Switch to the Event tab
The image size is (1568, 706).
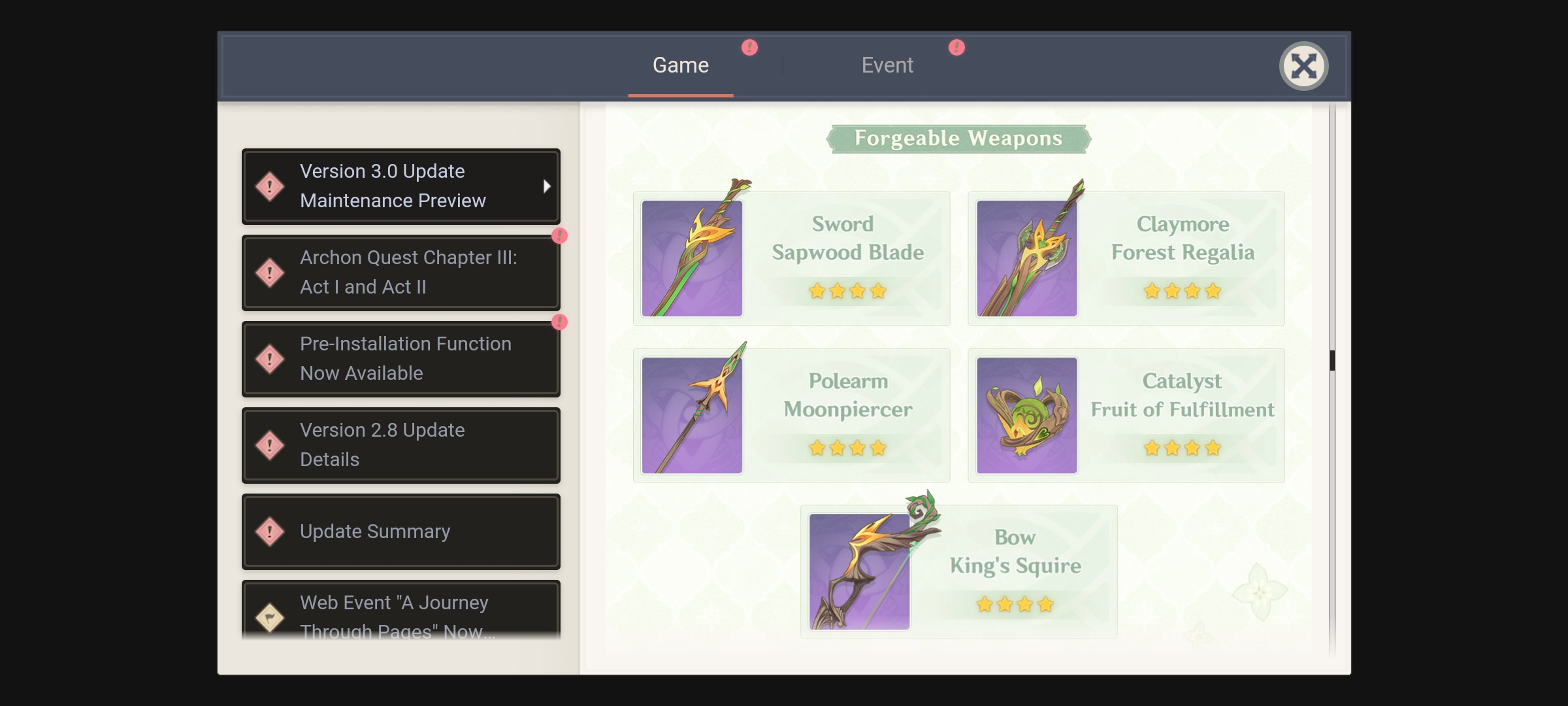click(887, 65)
